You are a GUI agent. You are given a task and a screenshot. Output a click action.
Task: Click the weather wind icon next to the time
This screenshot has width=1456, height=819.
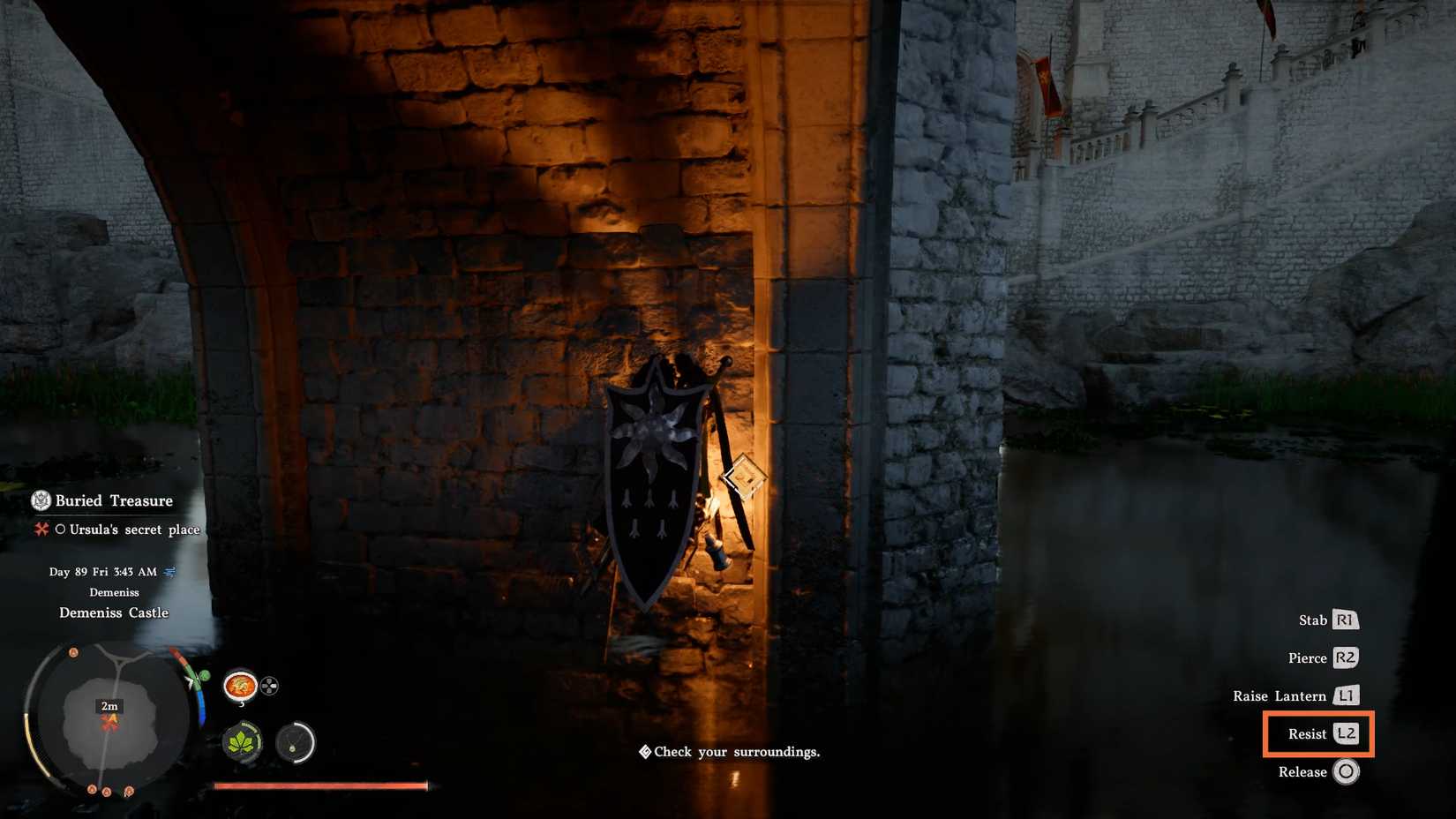(x=170, y=571)
